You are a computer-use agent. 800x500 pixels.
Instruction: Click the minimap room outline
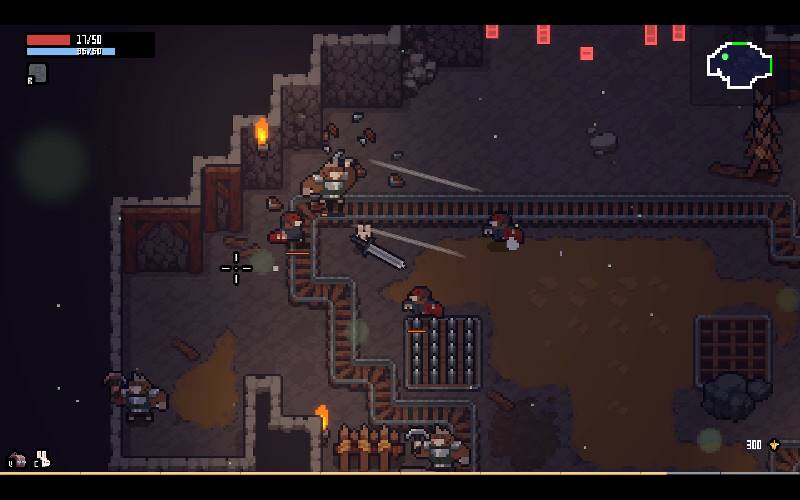pos(740,65)
